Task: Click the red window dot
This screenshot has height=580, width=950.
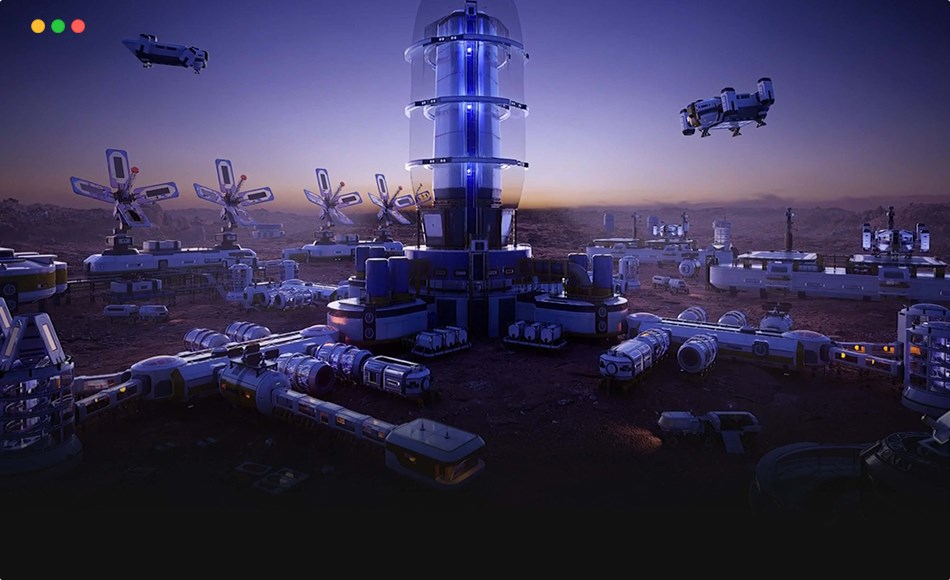Action: (x=78, y=26)
